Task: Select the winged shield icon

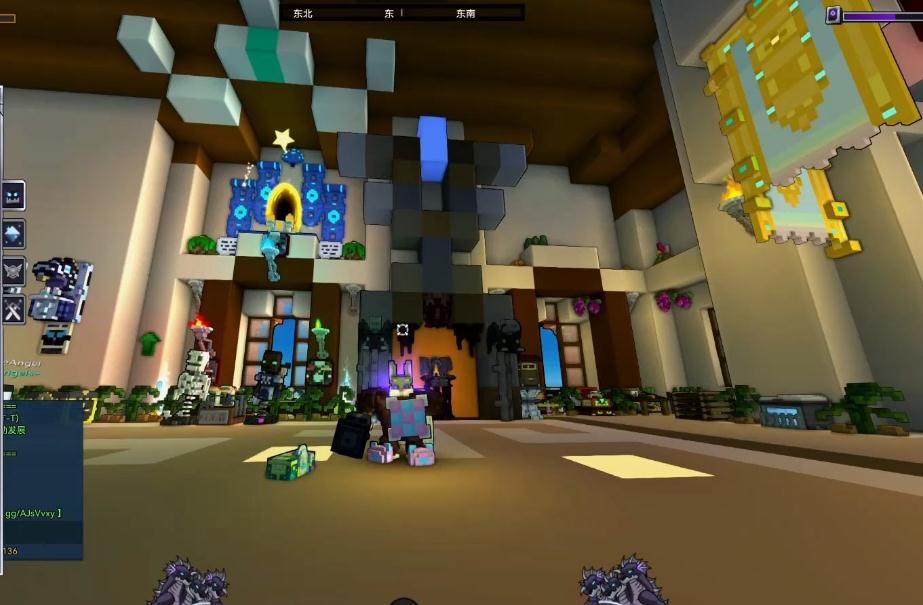Action: pos(13,271)
